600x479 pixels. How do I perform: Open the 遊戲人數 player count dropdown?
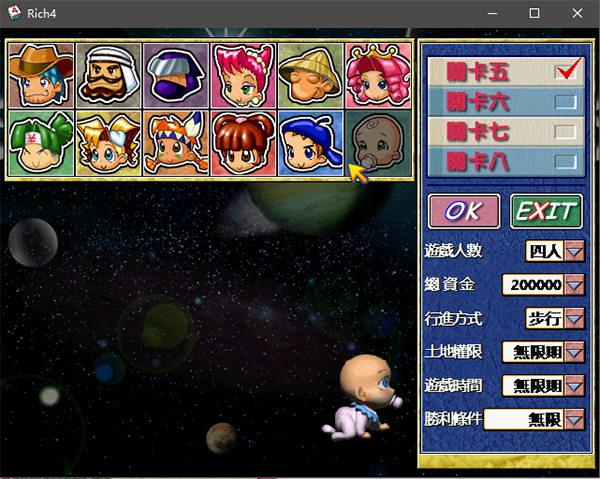point(574,251)
